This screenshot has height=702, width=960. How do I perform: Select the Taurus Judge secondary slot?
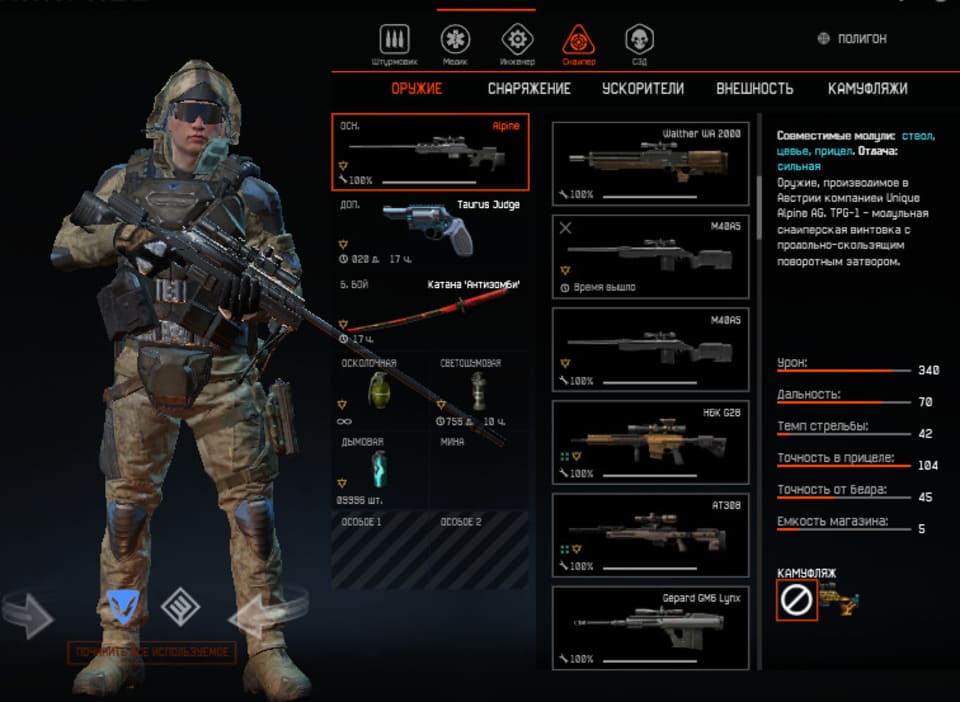click(x=430, y=232)
